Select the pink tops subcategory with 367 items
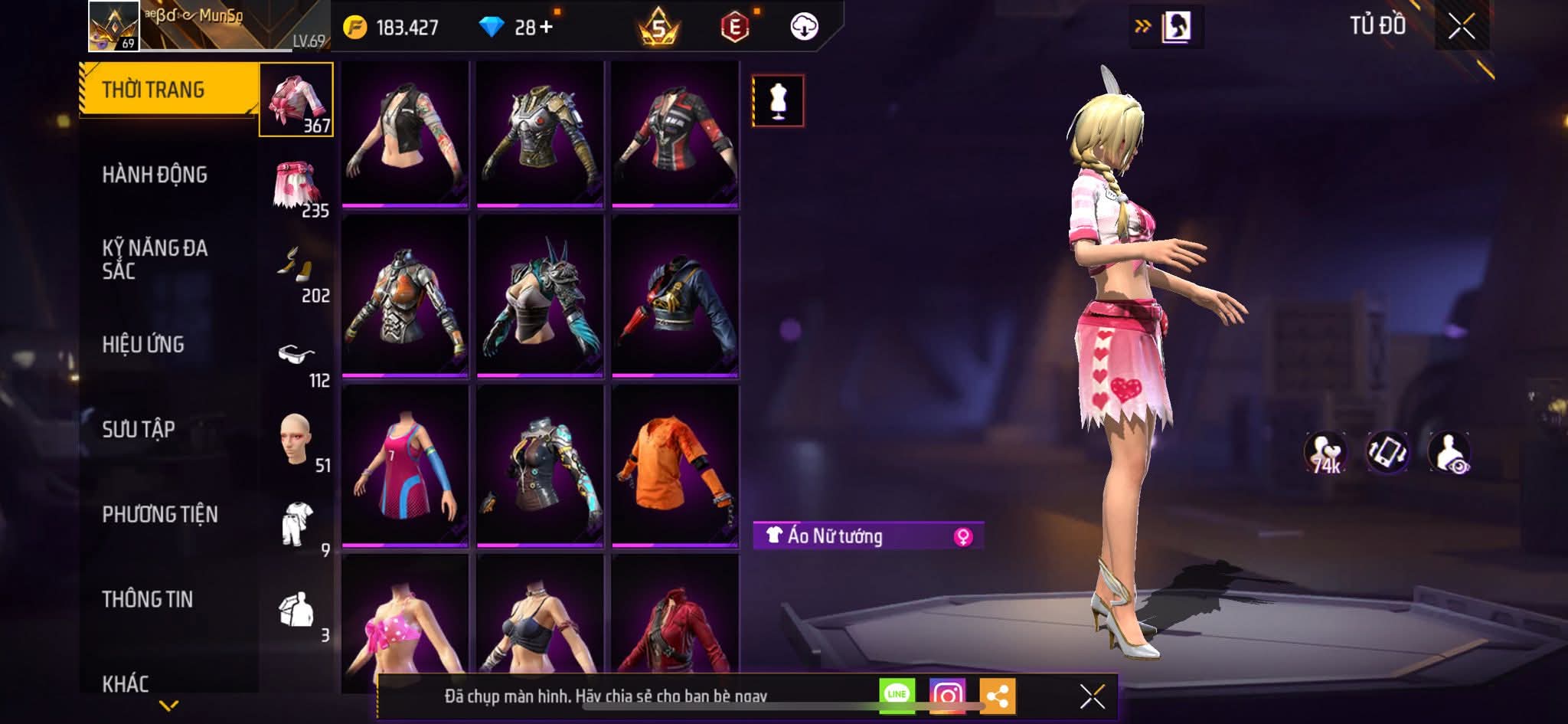Screen dimensions: 1568x724 [x=296, y=100]
